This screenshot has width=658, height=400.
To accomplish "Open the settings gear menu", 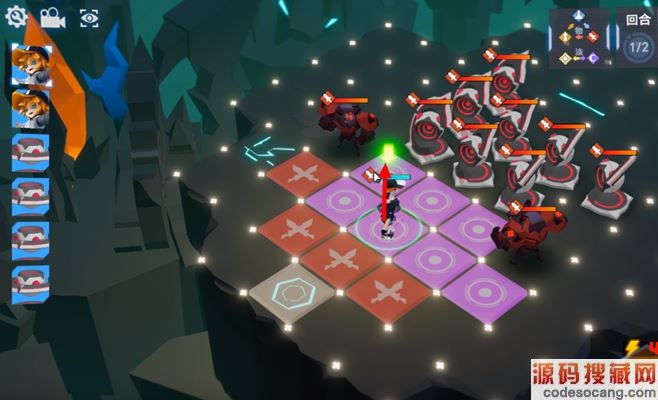I will [x=18, y=18].
